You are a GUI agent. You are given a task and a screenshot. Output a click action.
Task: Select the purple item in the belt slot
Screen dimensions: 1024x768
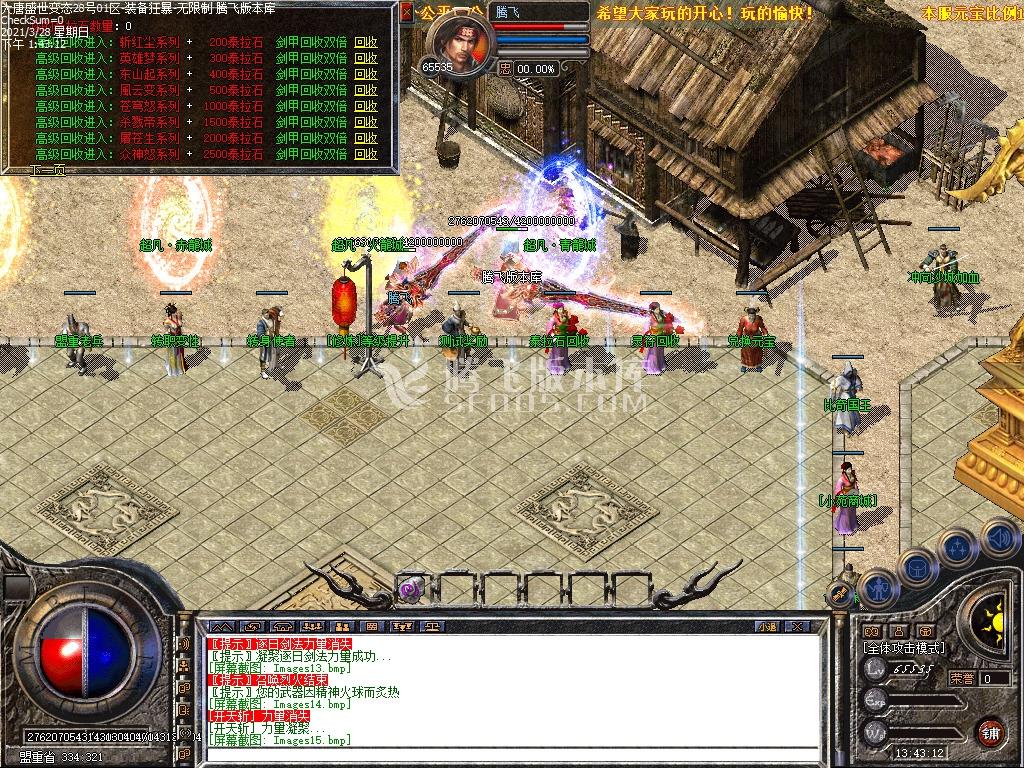tap(410, 590)
